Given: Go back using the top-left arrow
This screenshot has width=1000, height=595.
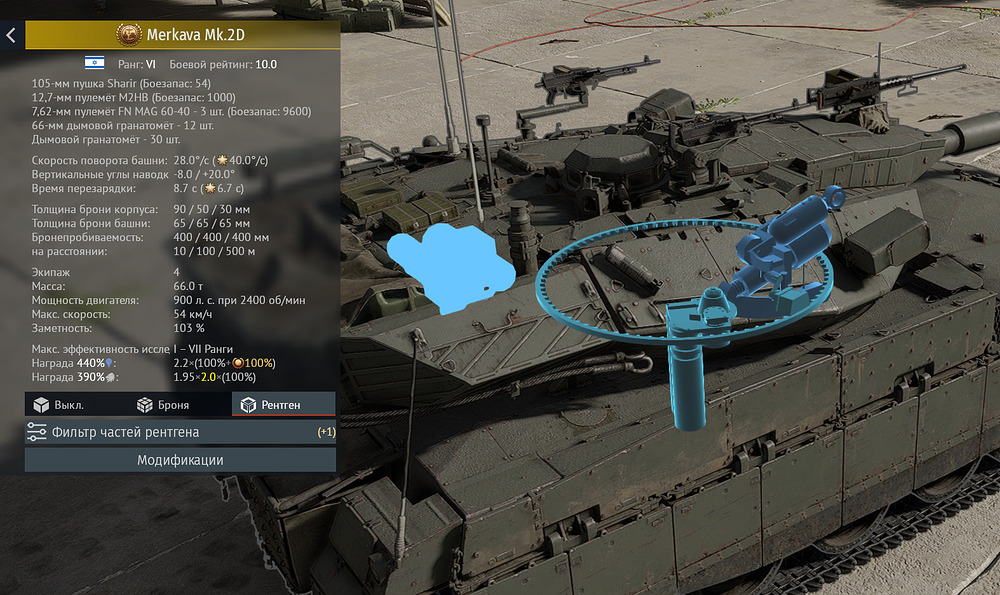Looking at the screenshot, I should (x=11, y=35).
